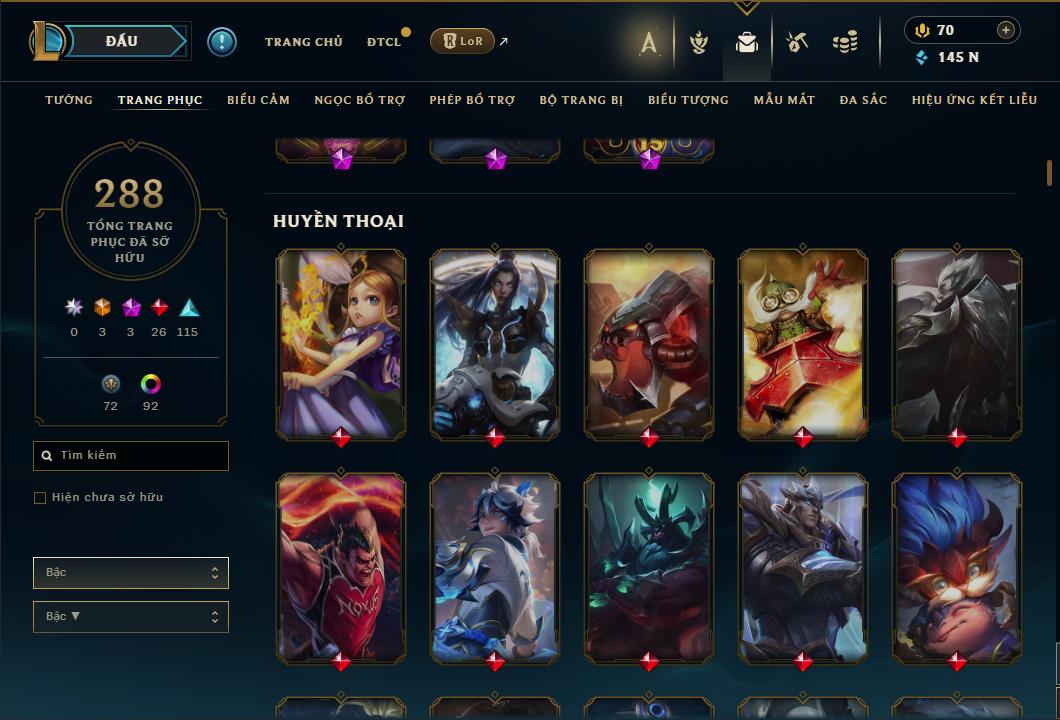Open the coin stack store icon

tap(845, 42)
